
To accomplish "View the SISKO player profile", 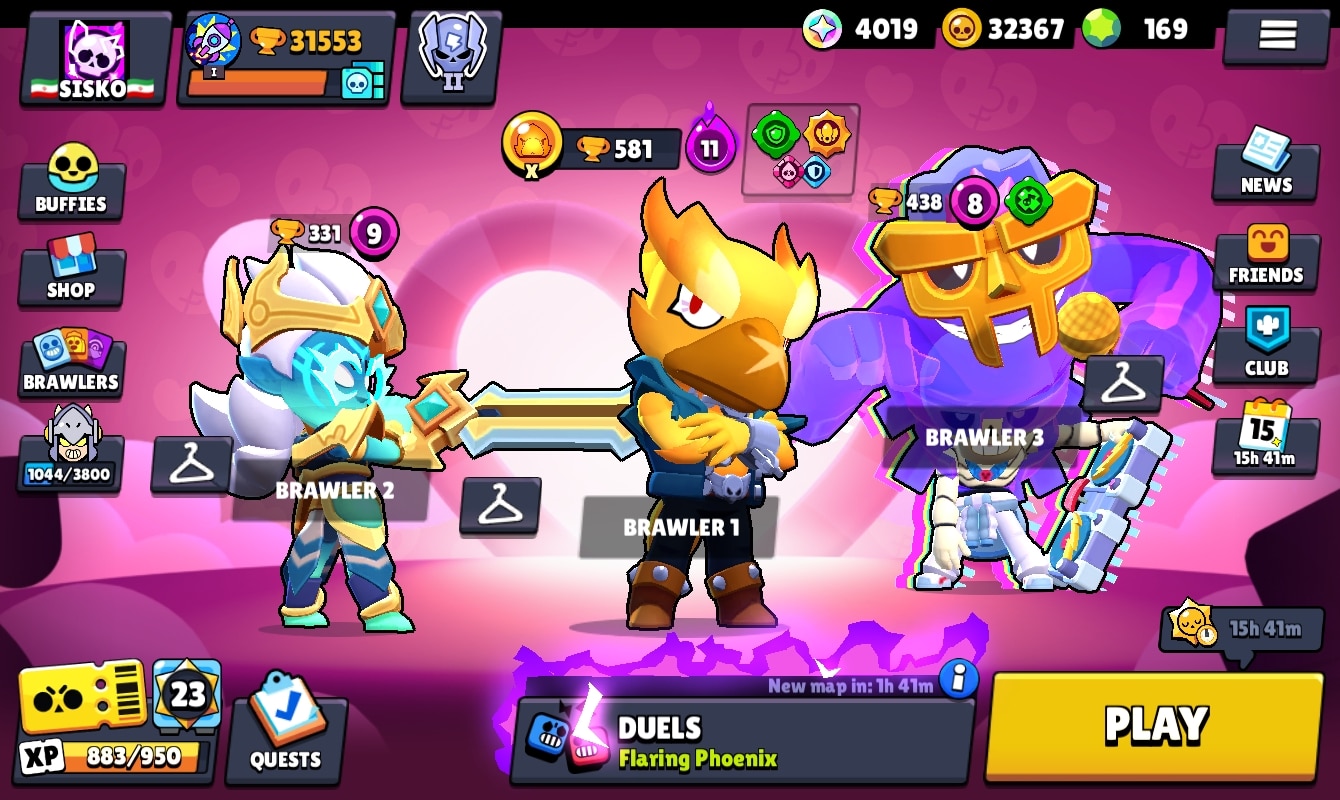I will click(x=94, y=59).
